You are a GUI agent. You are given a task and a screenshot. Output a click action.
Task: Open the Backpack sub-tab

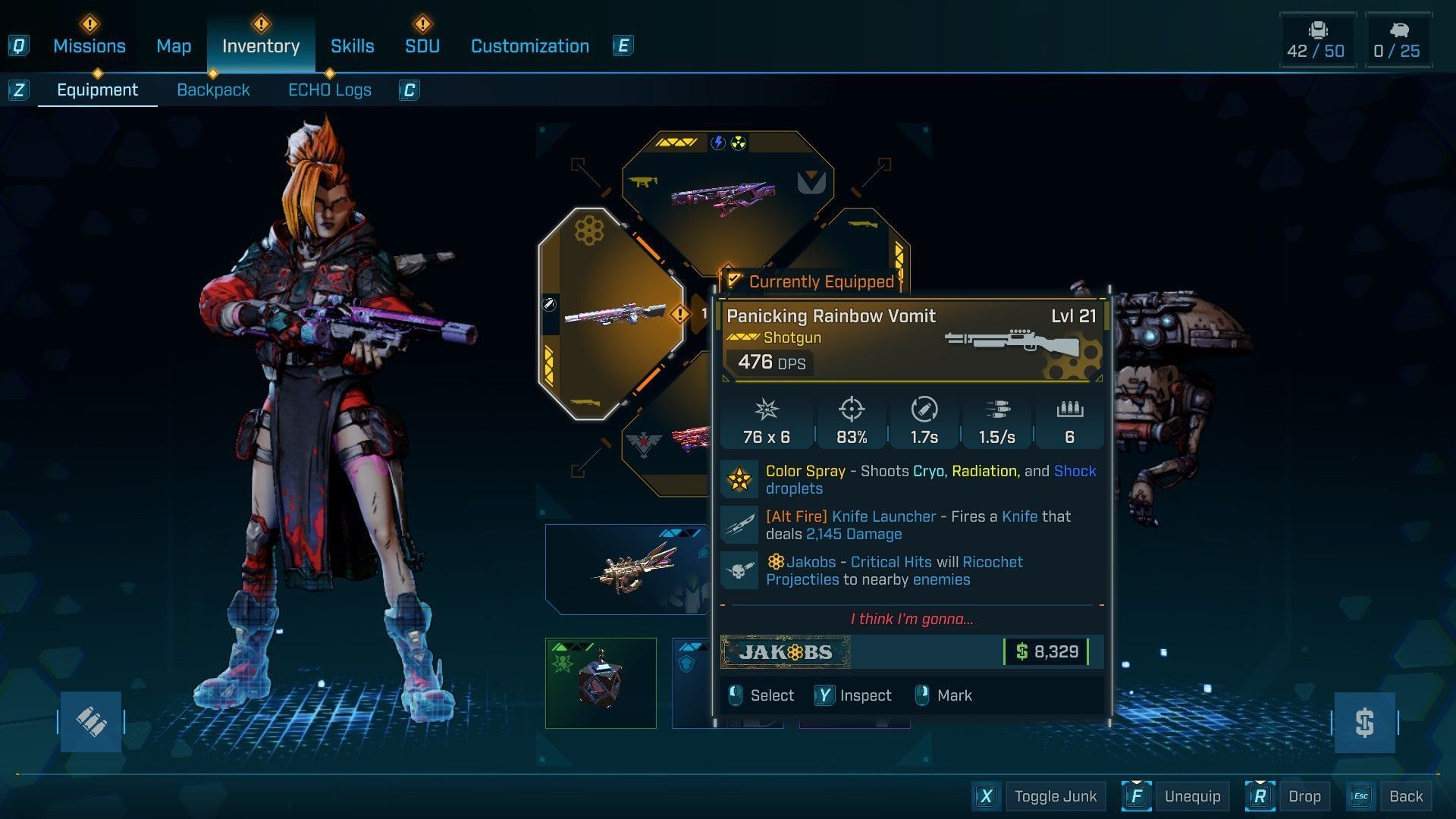tap(213, 90)
